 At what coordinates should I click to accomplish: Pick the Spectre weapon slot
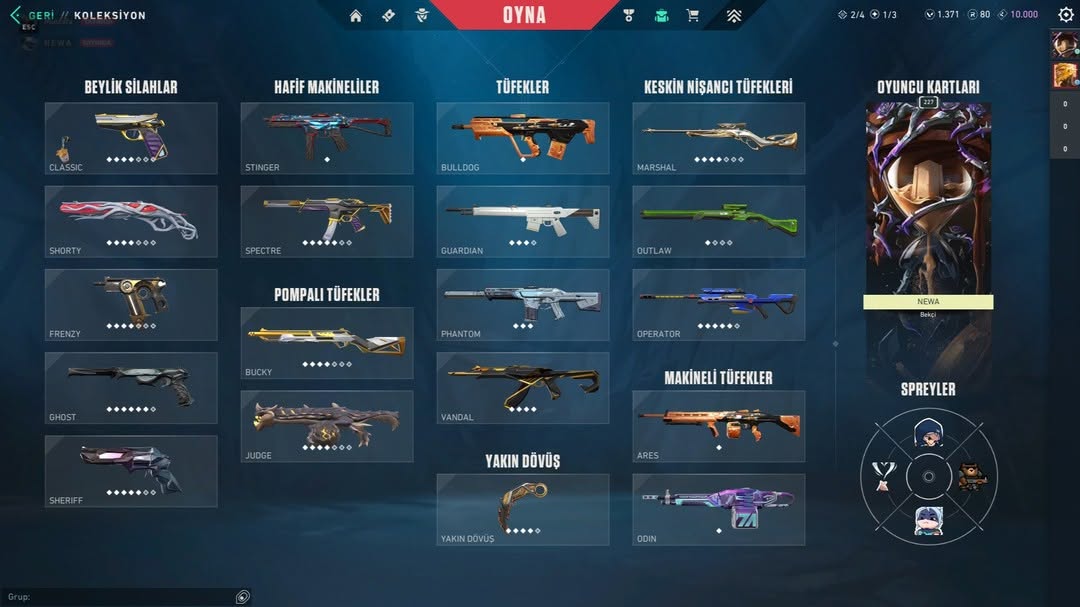(x=327, y=221)
